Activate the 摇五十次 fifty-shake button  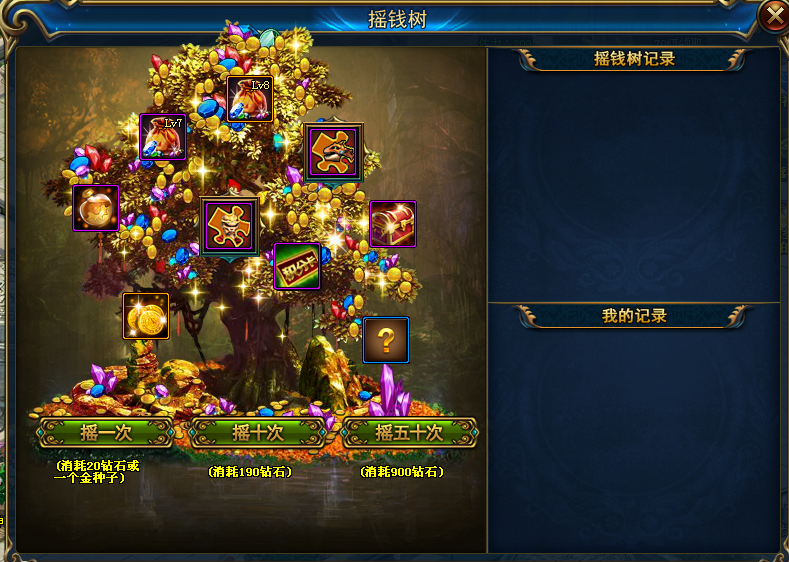pos(409,432)
